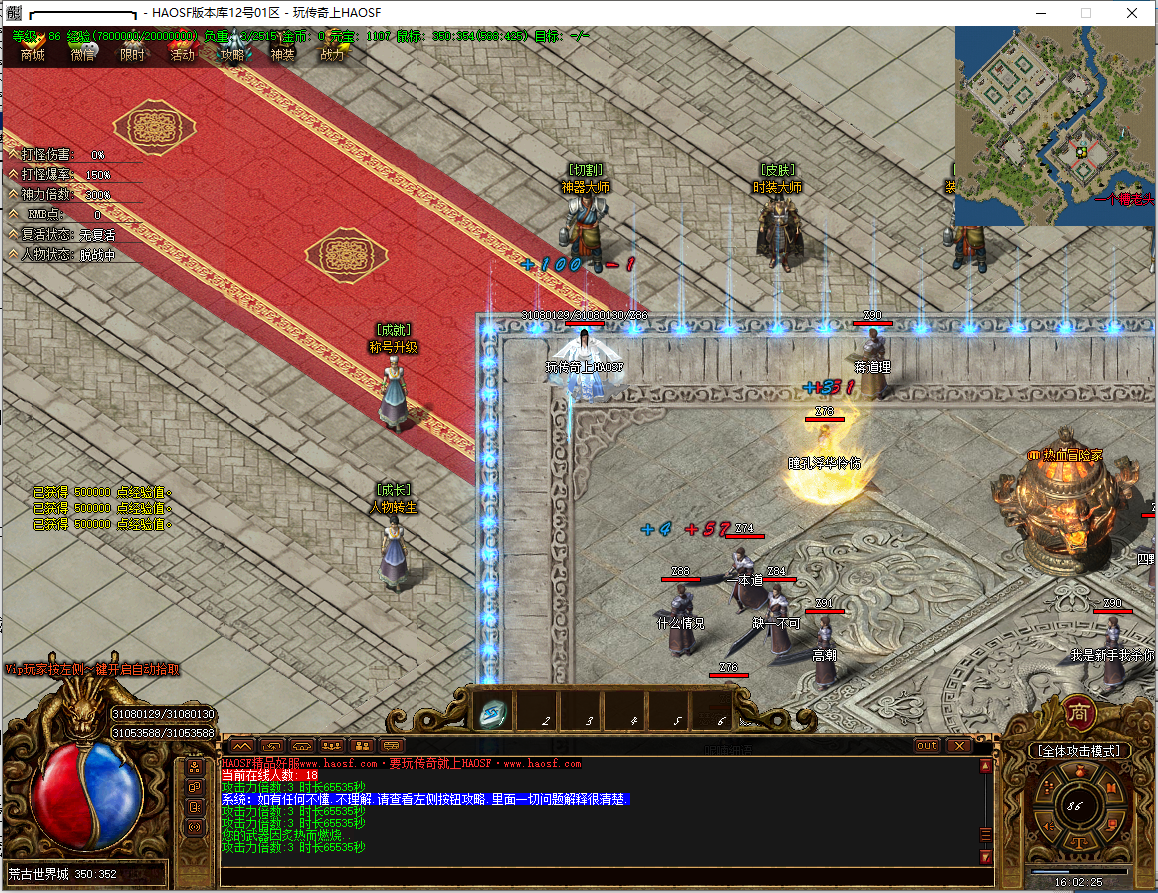This screenshot has width=1158, height=893.
Task: Close the chat panel with the X button
Action: 958,745
